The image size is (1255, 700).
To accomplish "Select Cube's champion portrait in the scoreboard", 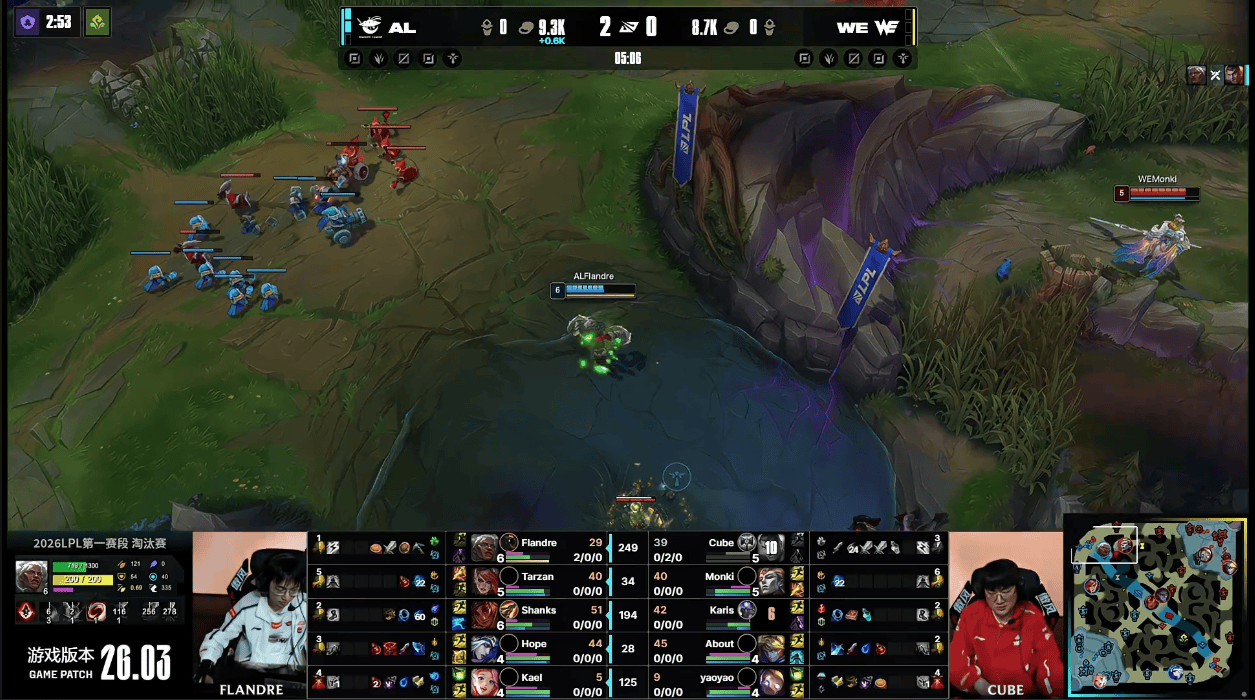I will pyautogui.click(x=770, y=546).
